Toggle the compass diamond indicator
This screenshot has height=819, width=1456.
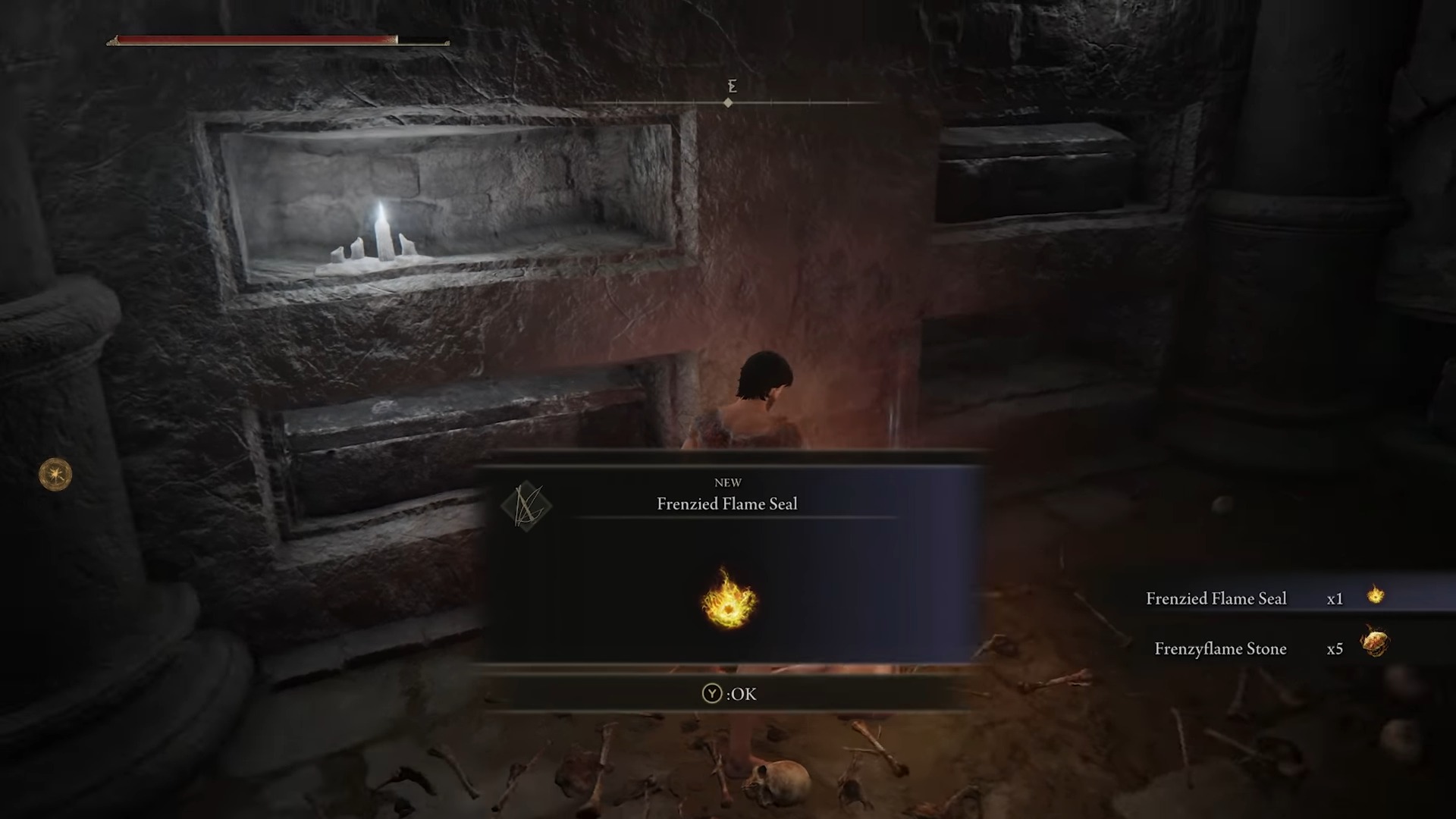tap(728, 102)
